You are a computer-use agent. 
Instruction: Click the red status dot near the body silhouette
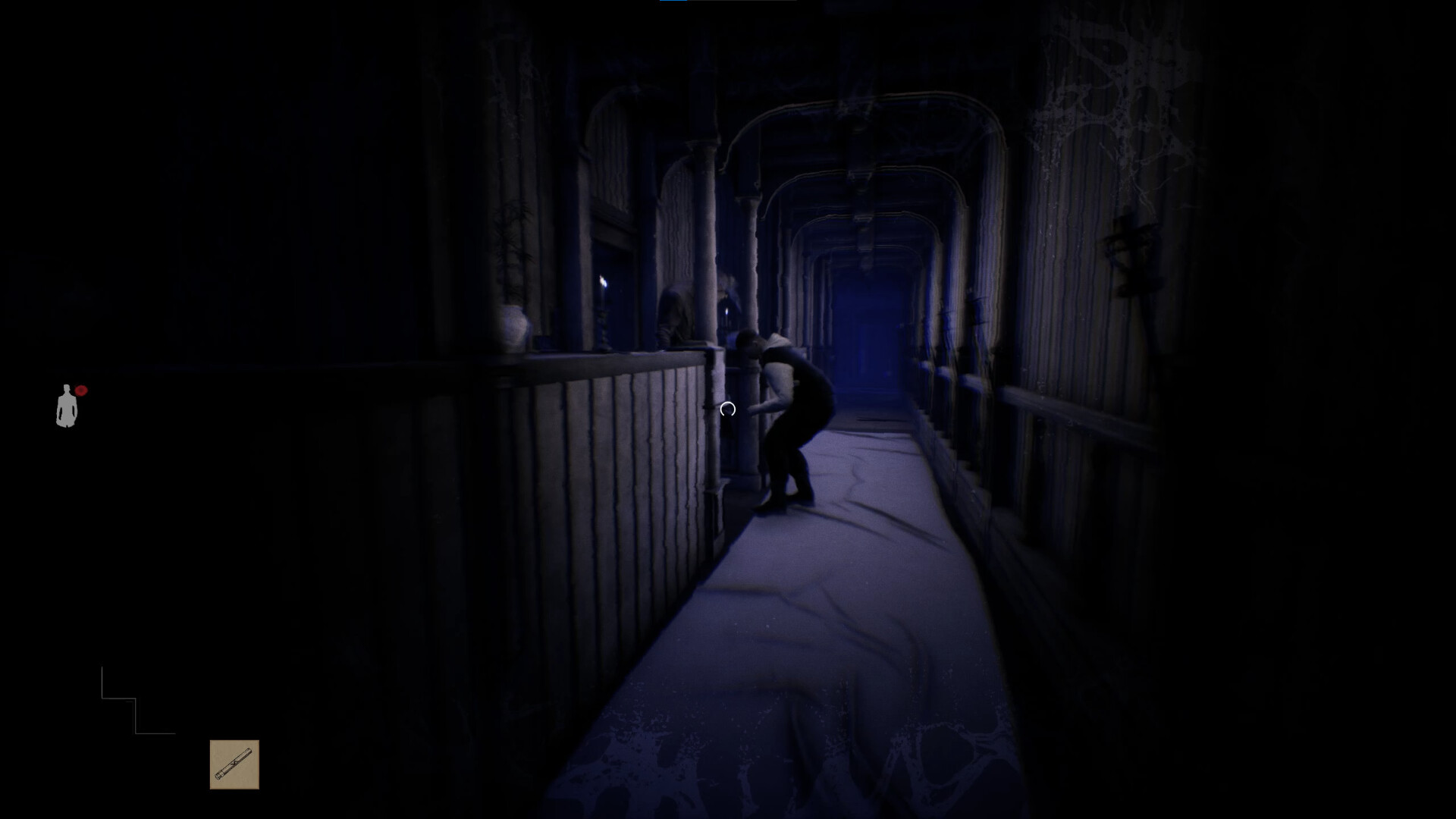pos(81,391)
